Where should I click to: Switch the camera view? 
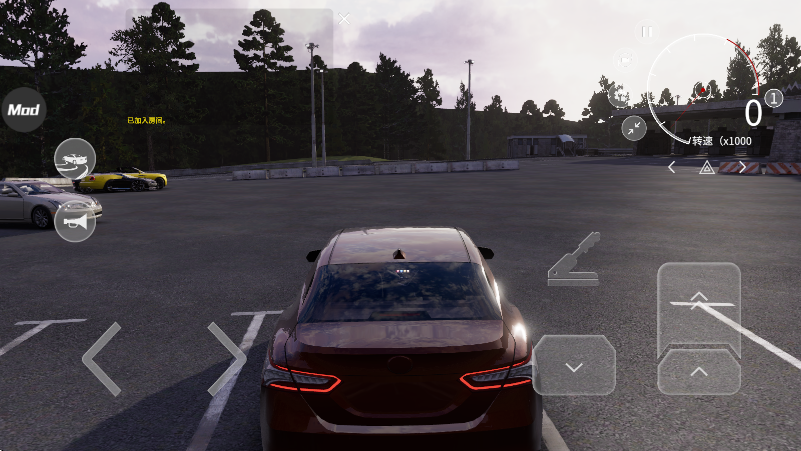click(x=624, y=61)
